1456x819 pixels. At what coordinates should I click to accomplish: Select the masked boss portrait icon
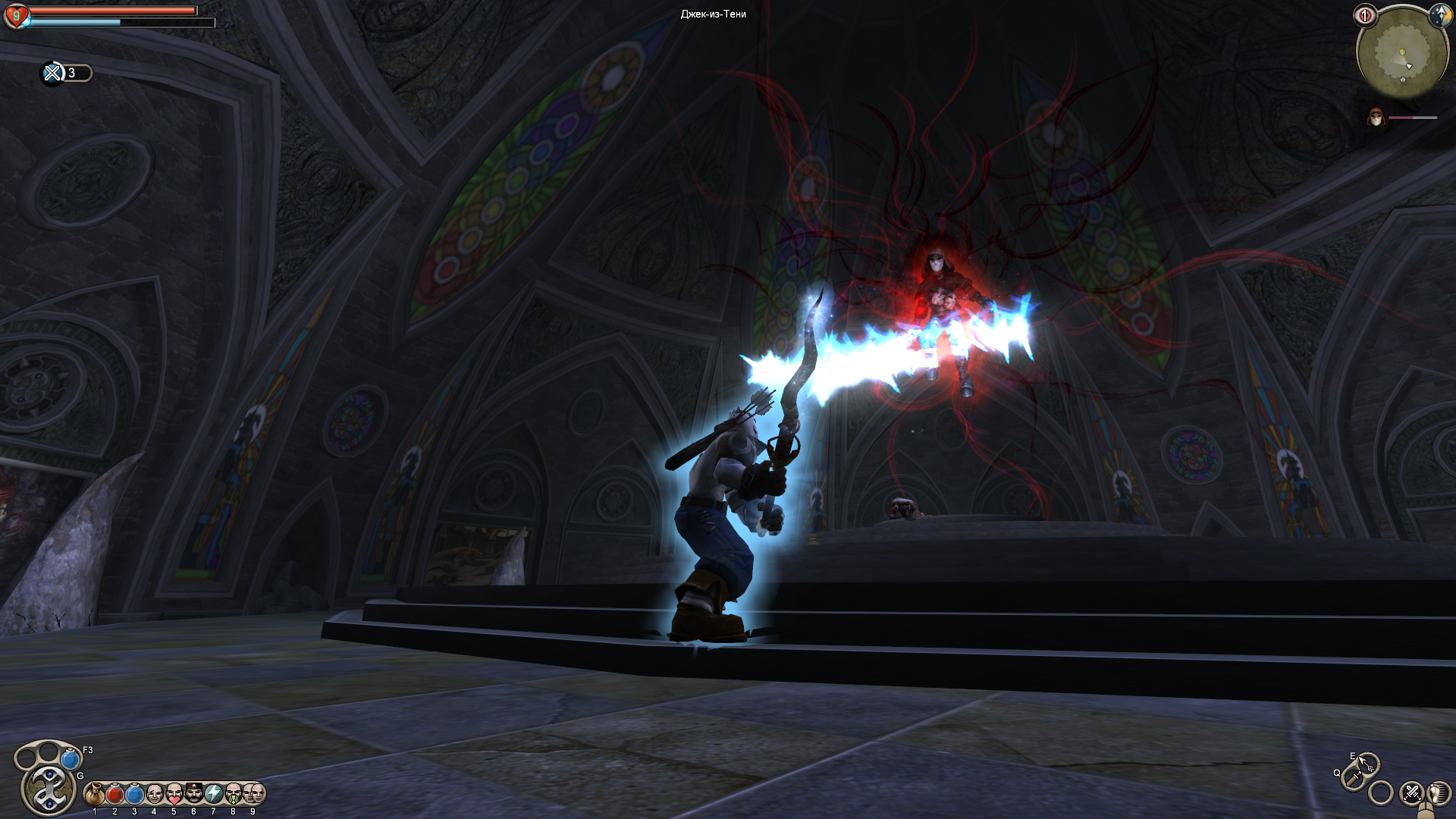pos(1376,118)
